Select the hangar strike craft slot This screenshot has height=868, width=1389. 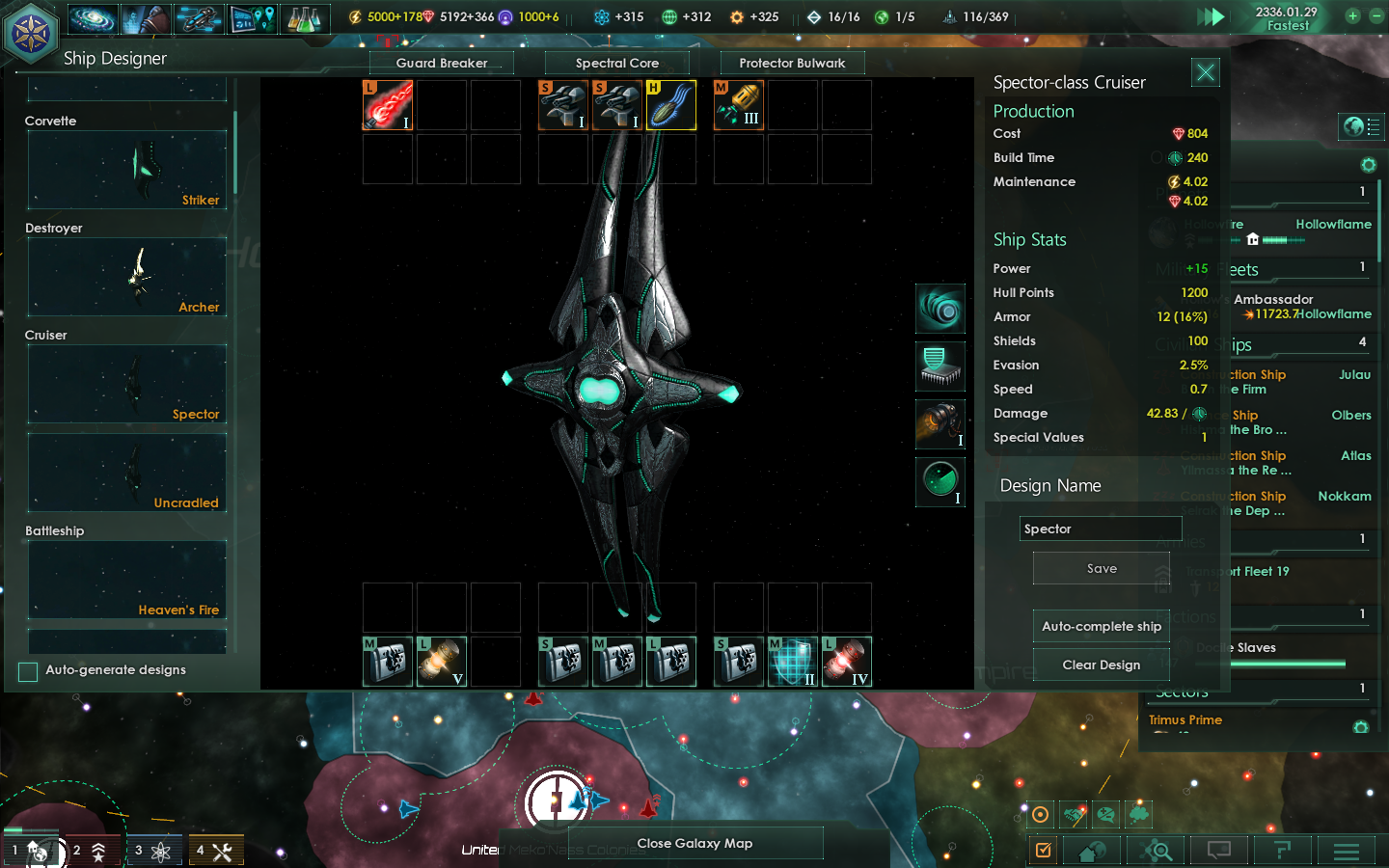tap(671, 105)
